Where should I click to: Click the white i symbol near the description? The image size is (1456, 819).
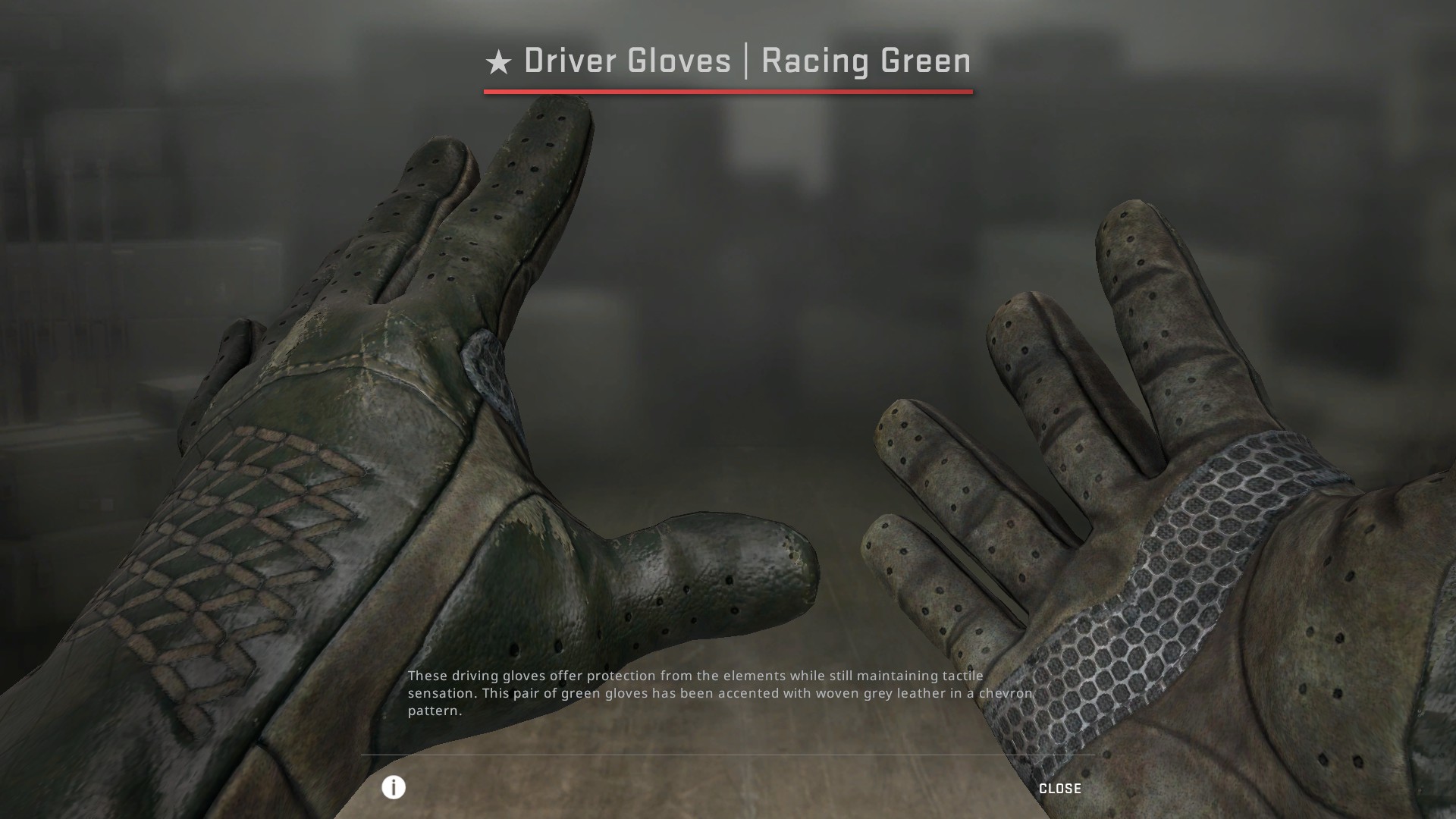click(x=394, y=788)
